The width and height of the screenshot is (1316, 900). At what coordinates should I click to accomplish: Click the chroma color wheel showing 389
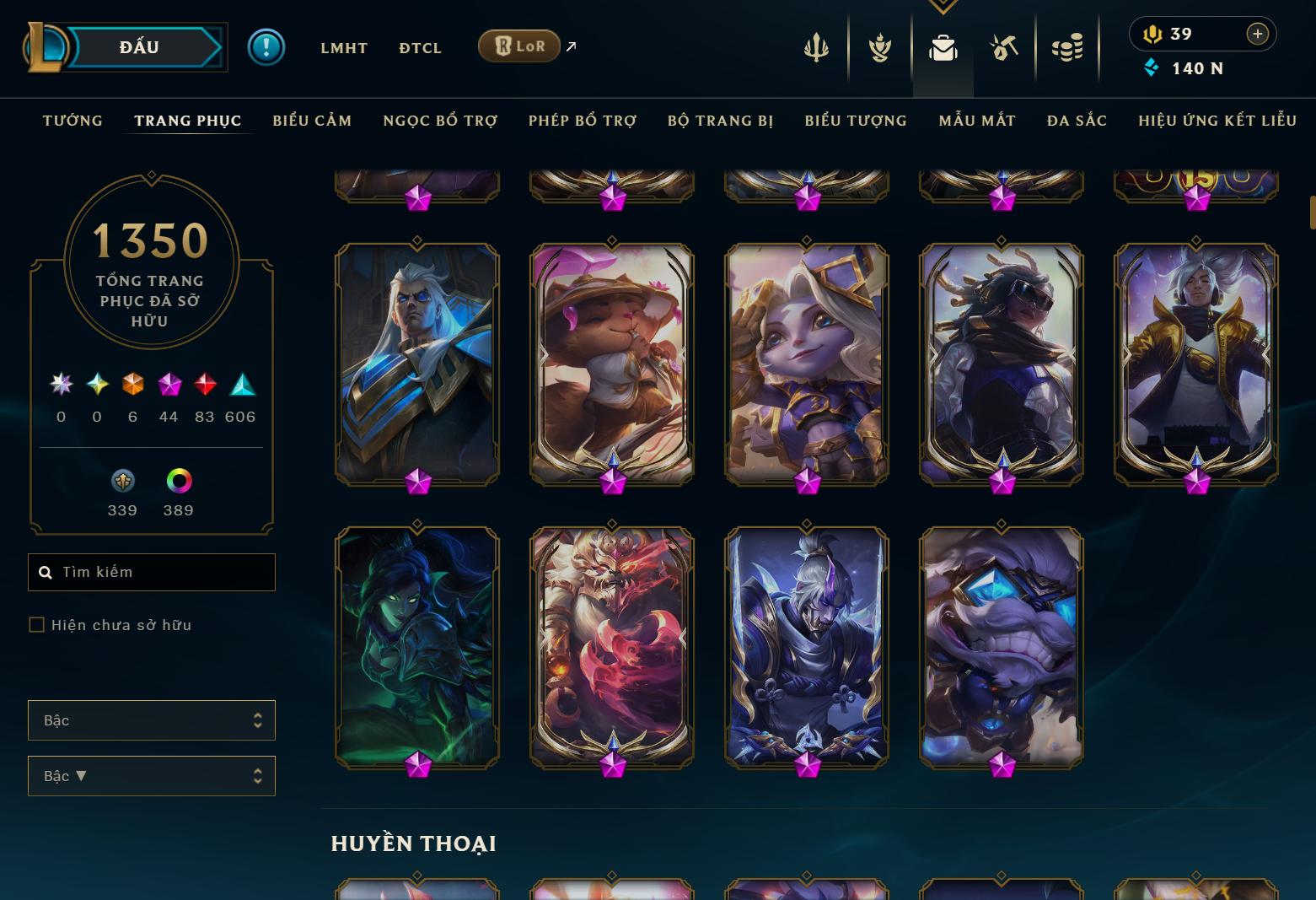(x=178, y=479)
